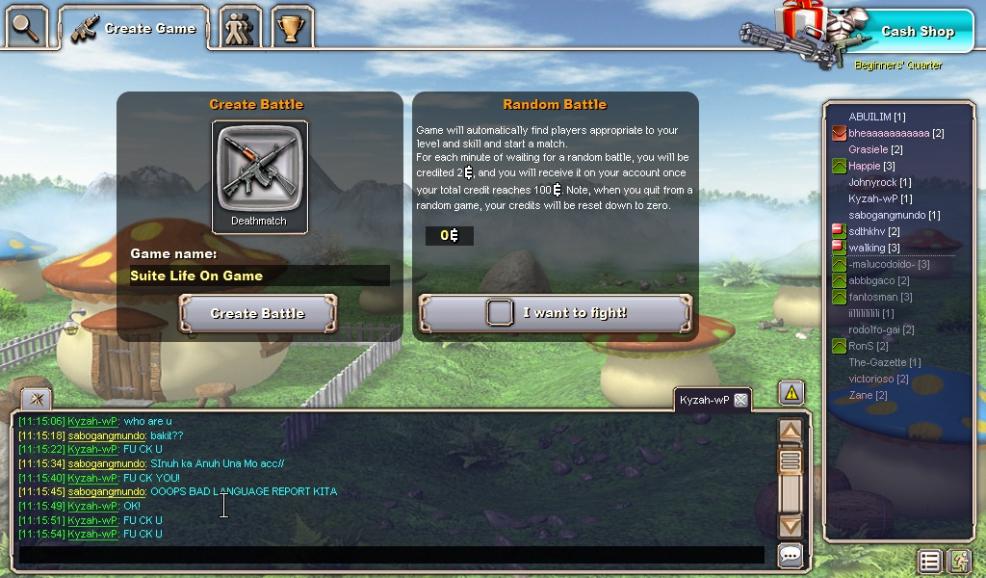Select player ABUILIM in the list
The image size is (986, 578).
(876, 117)
